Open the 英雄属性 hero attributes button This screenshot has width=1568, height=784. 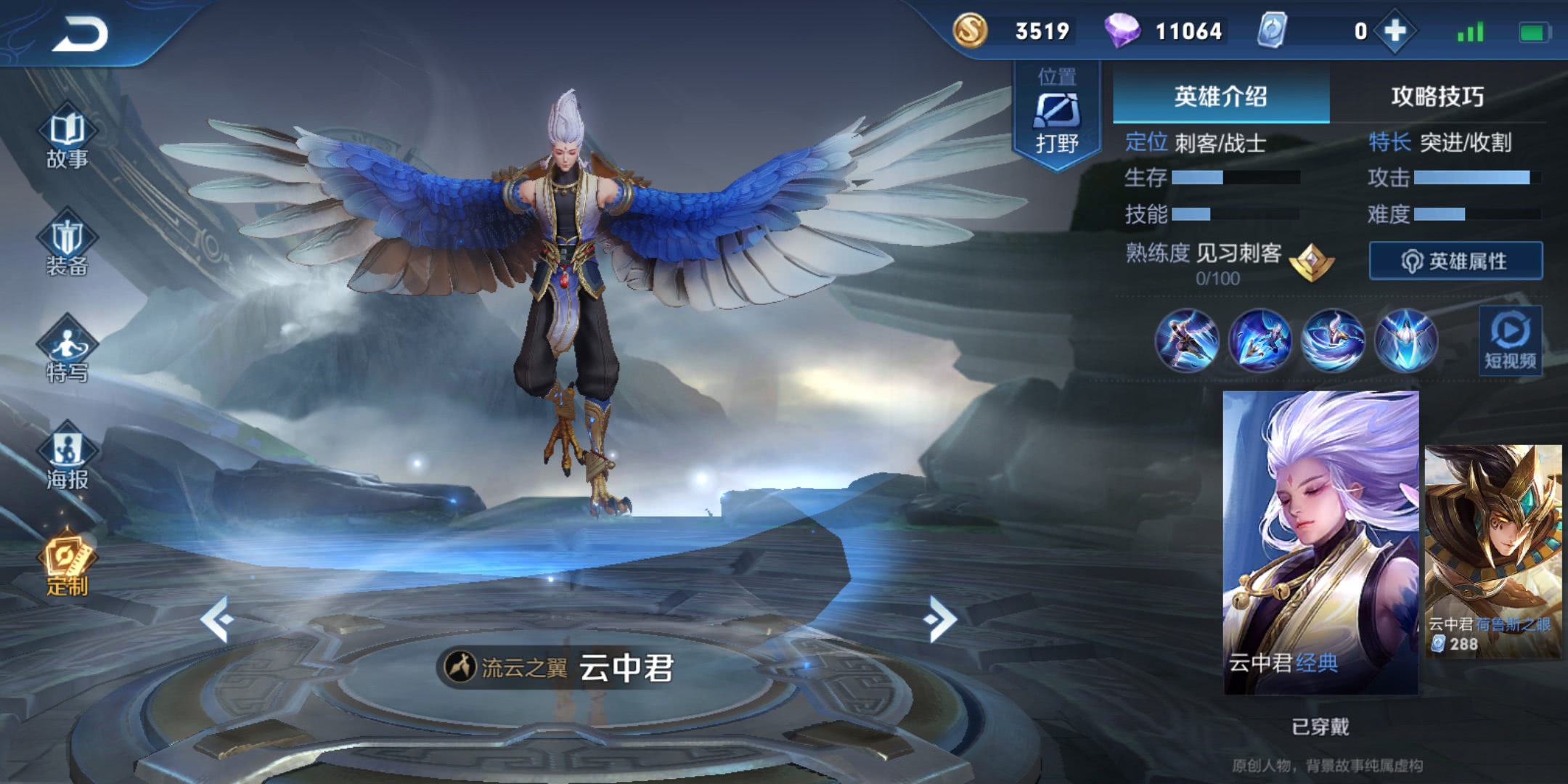[1455, 261]
